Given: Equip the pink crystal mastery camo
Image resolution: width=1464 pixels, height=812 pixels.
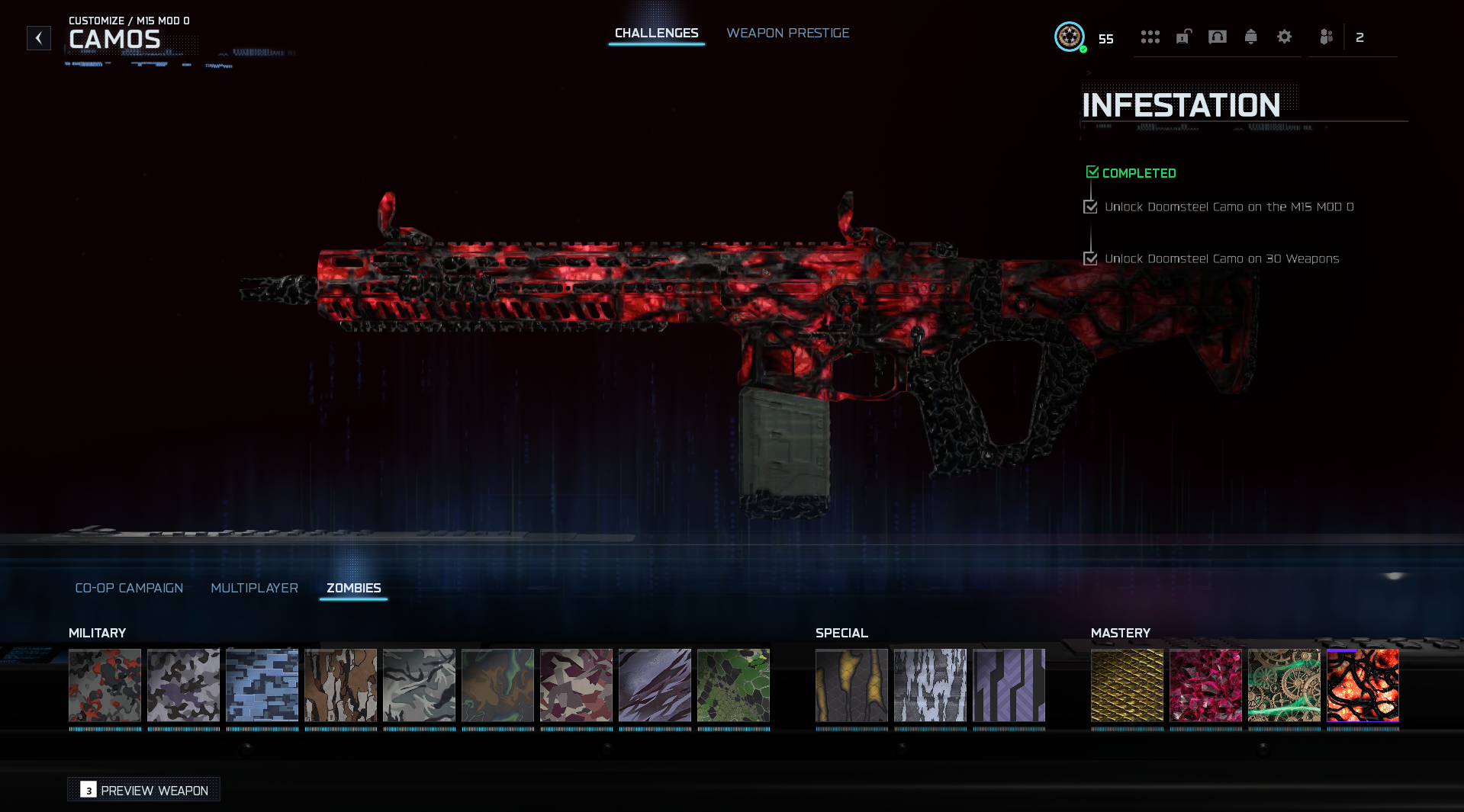Looking at the screenshot, I should tap(1205, 685).
